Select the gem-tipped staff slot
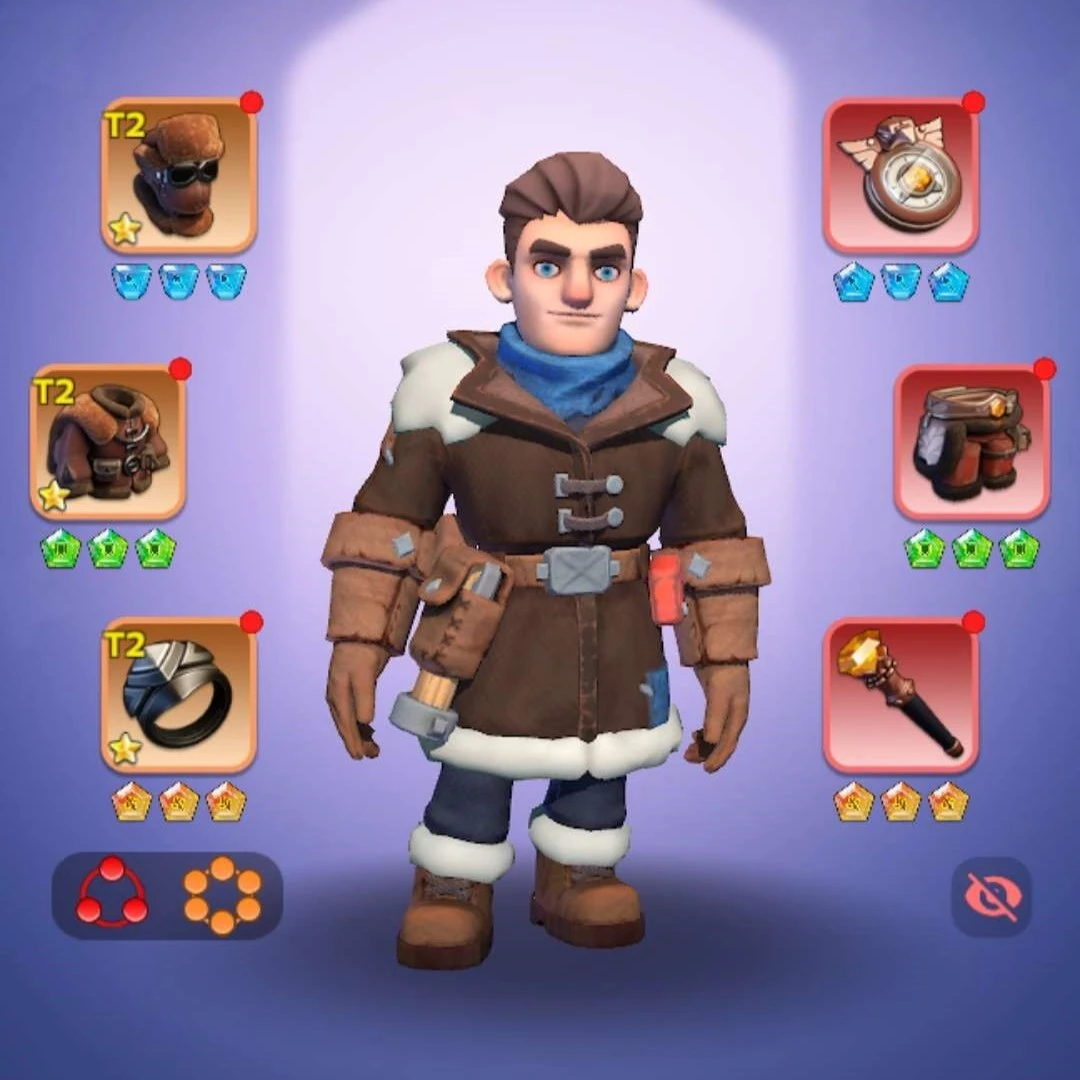This screenshot has height=1080, width=1080. click(901, 695)
